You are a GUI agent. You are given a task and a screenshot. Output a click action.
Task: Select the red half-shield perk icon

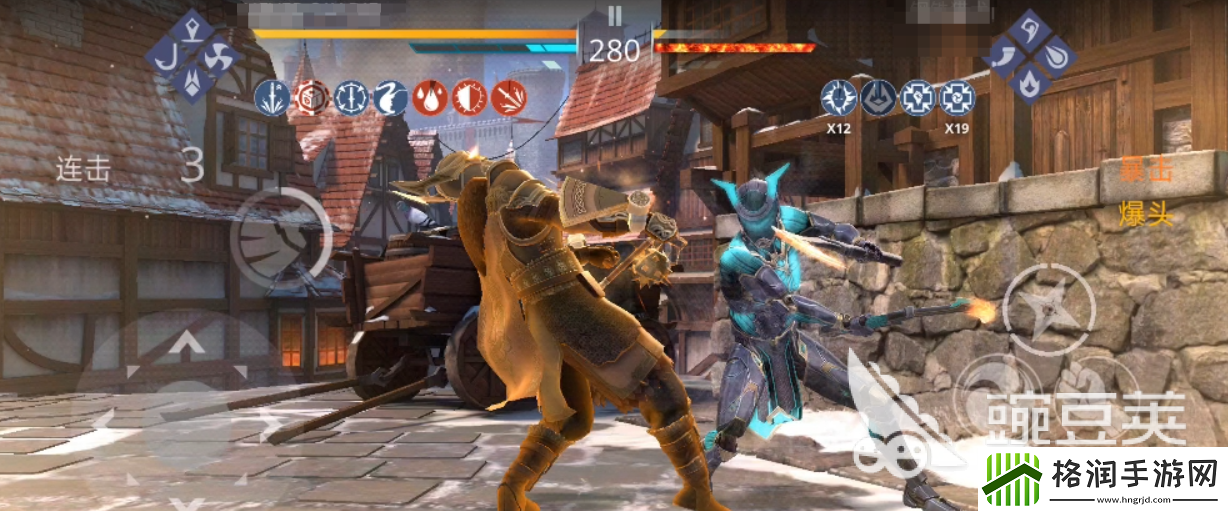click(x=469, y=97)
